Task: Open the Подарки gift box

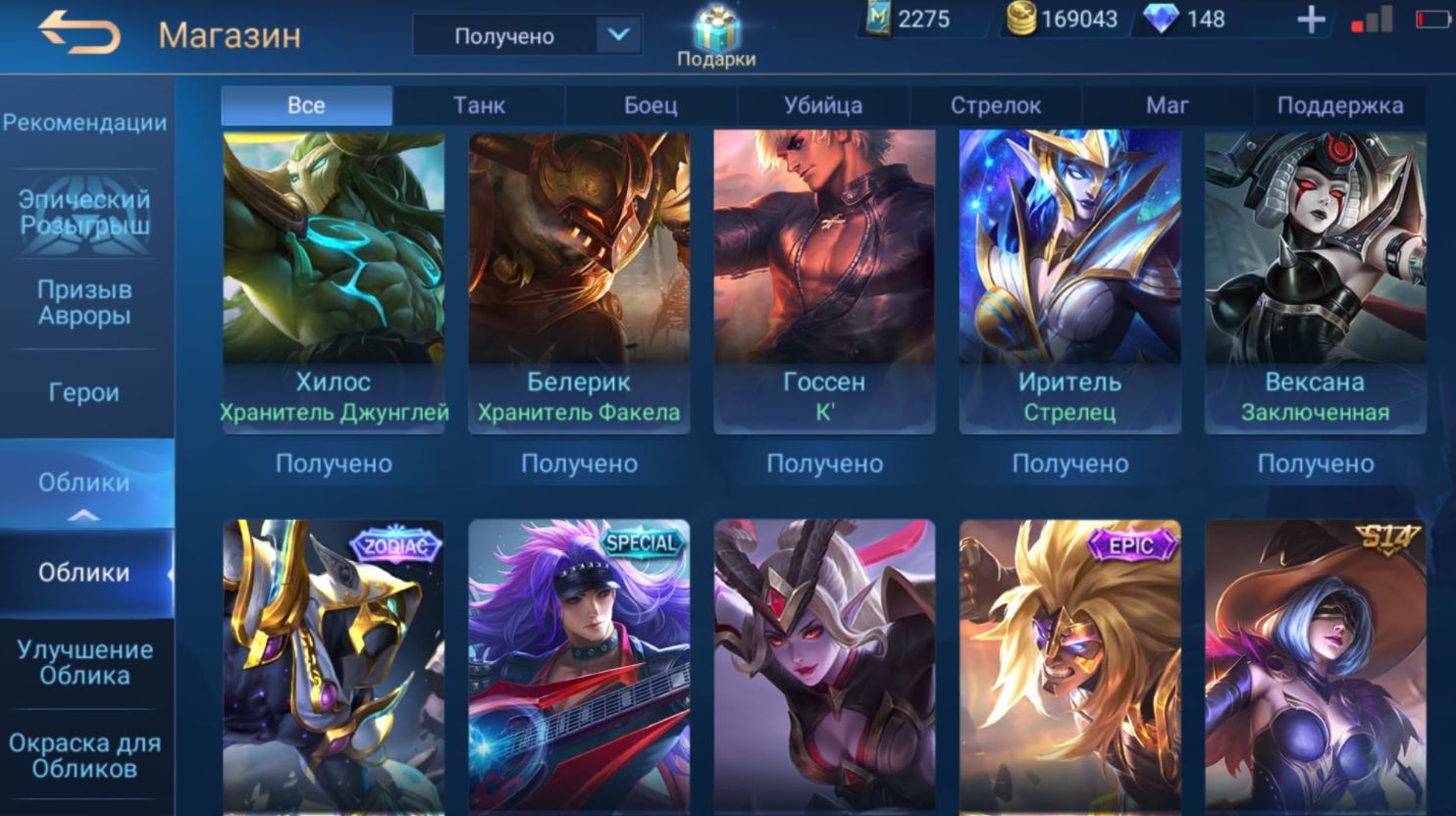Action: tap(716, 36)
